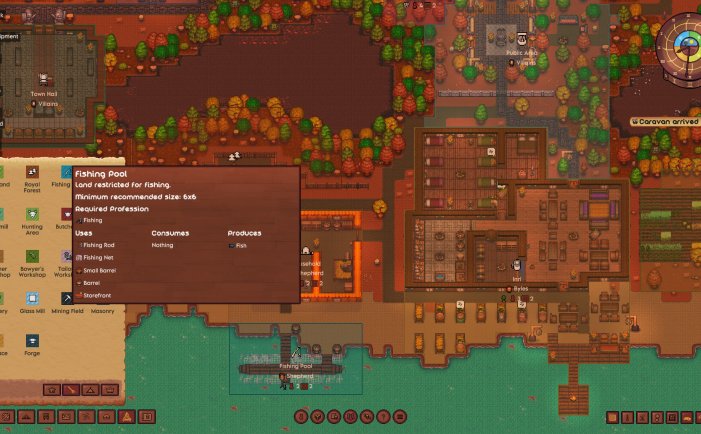Screen dimensions: 701x434
Task: Open the Caravan arrived notification
Action: coord(666,122)
